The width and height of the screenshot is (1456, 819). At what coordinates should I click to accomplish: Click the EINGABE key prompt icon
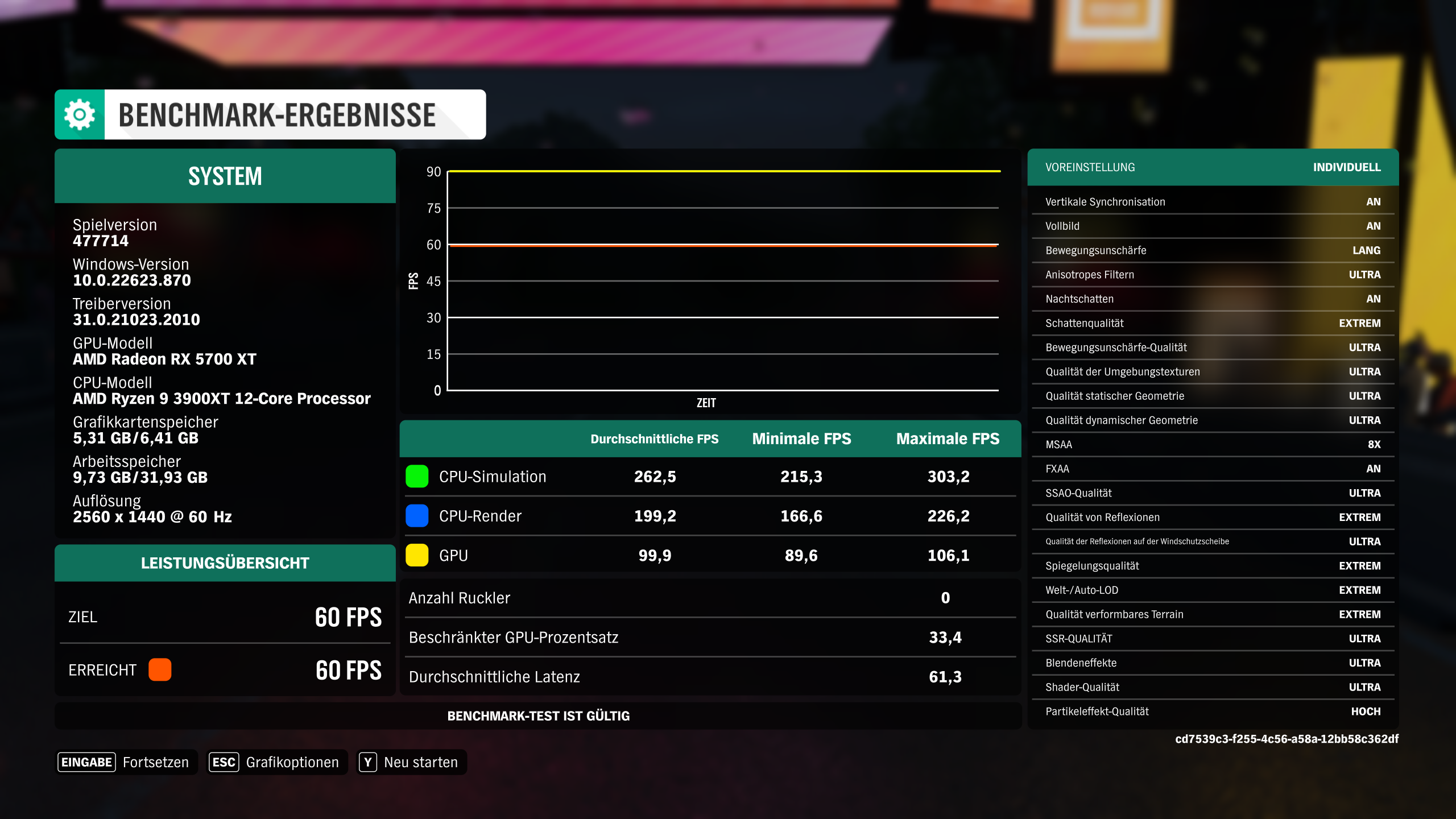coord(86,762)
